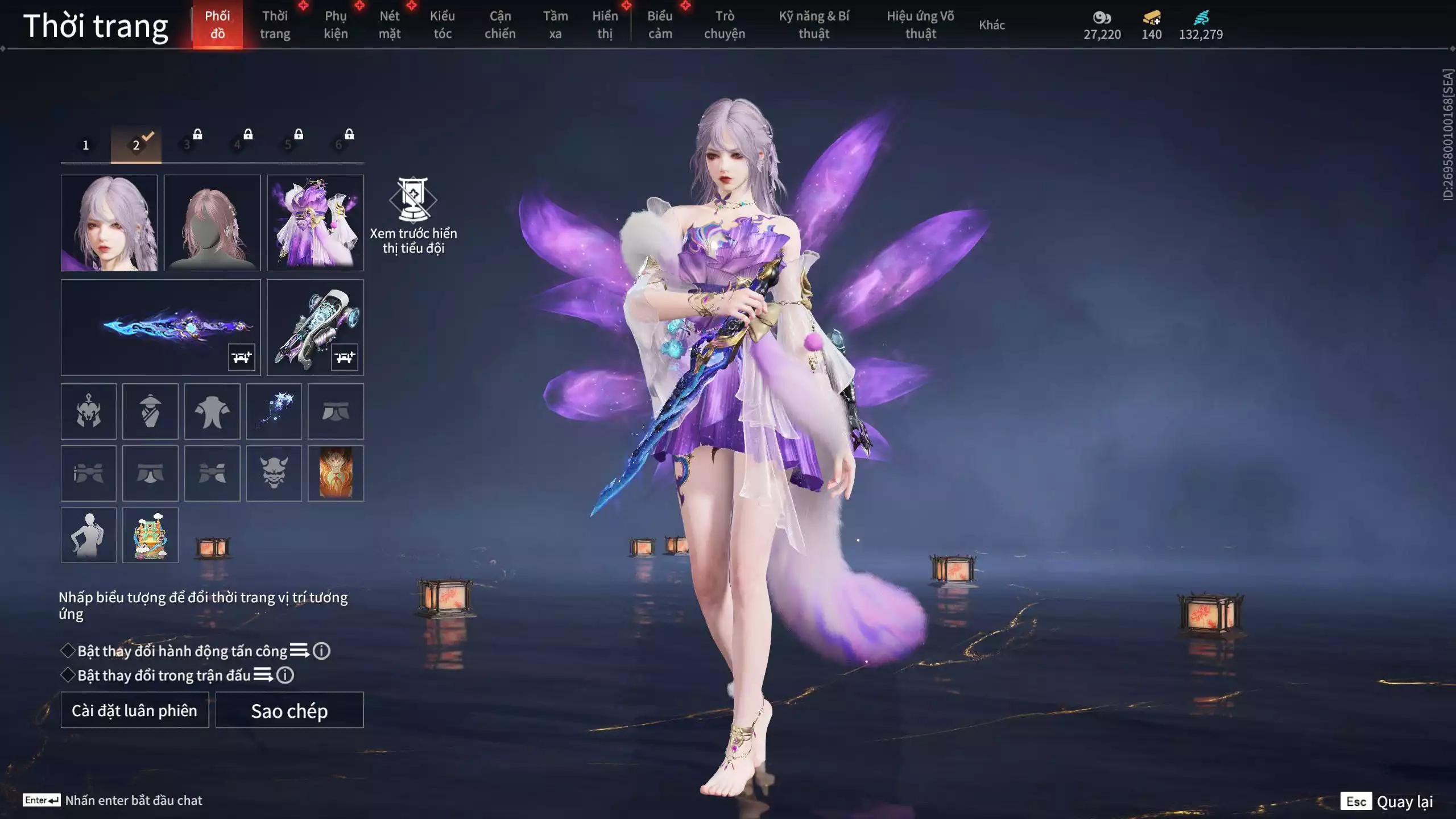This screenshot has width=1456, height=819.
Task: Click the 'Sao chép' button
Action: [290, 710]
